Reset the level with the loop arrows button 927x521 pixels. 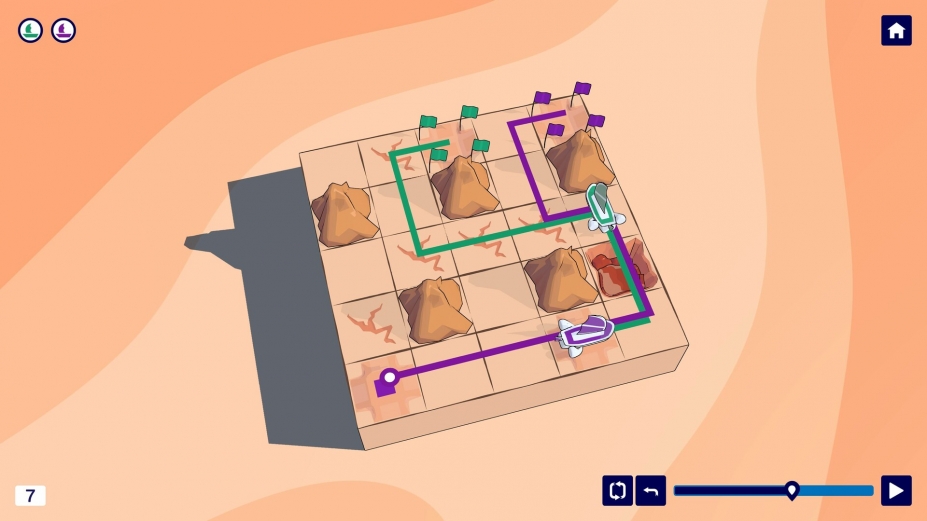coord(617,490)
